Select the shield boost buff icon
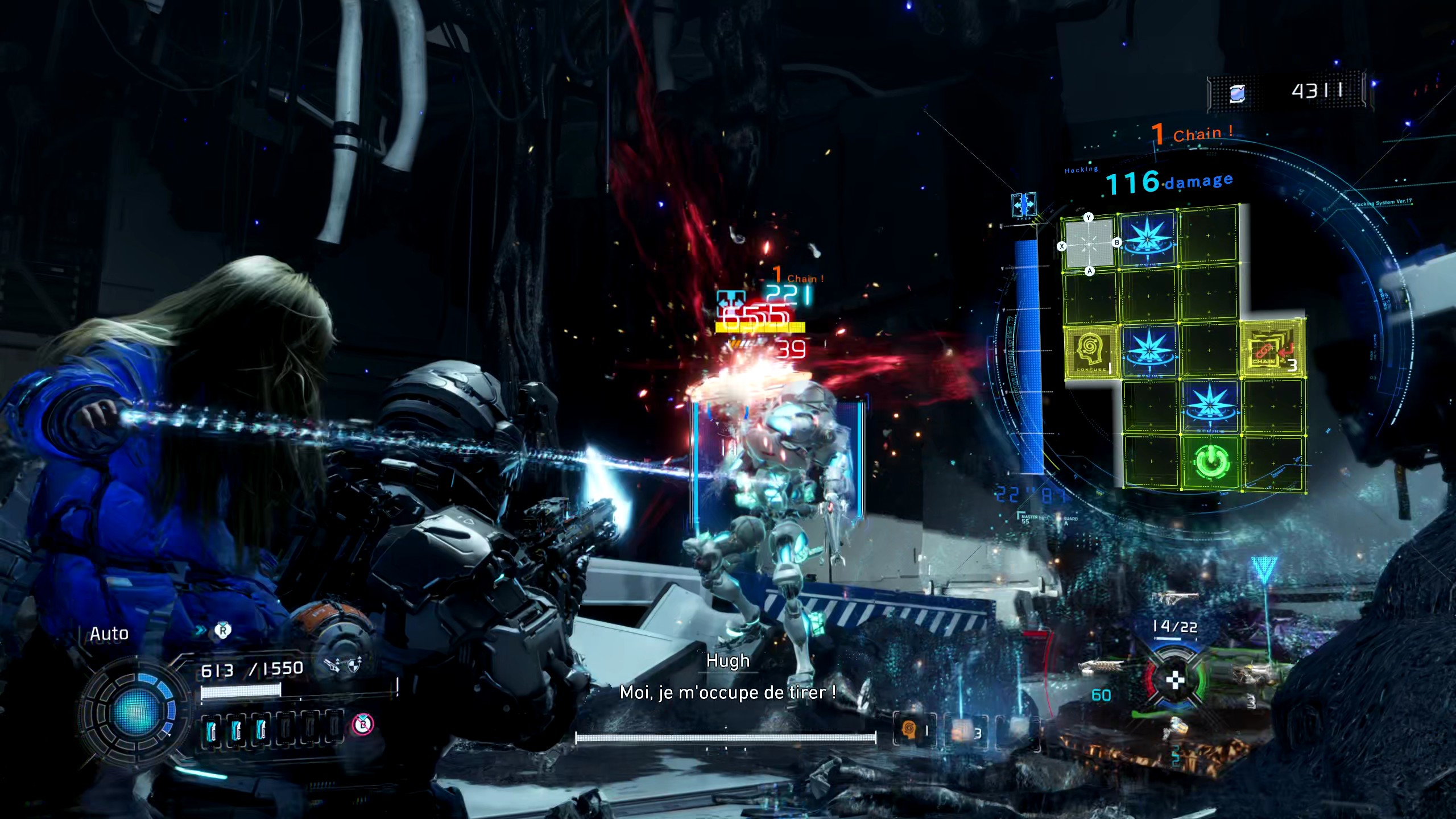The height and width of the screenshot is (819, 1456). pyautogui.click(x=354, y=664)
